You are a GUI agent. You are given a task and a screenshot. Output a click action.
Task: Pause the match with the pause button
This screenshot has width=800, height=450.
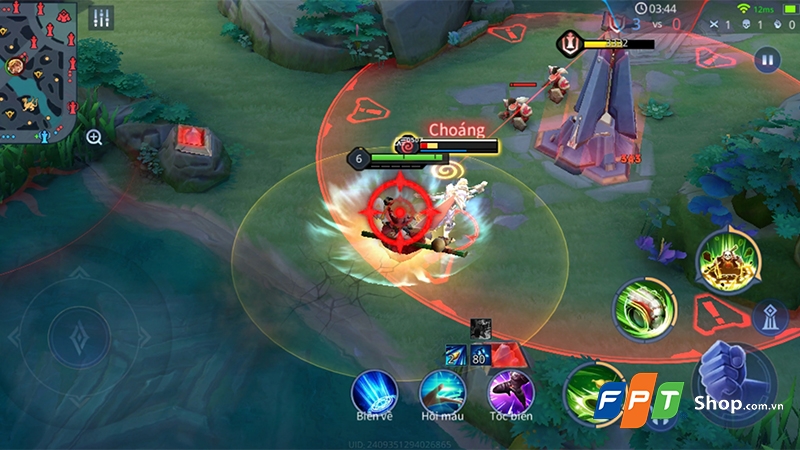(x=768, y=59)
